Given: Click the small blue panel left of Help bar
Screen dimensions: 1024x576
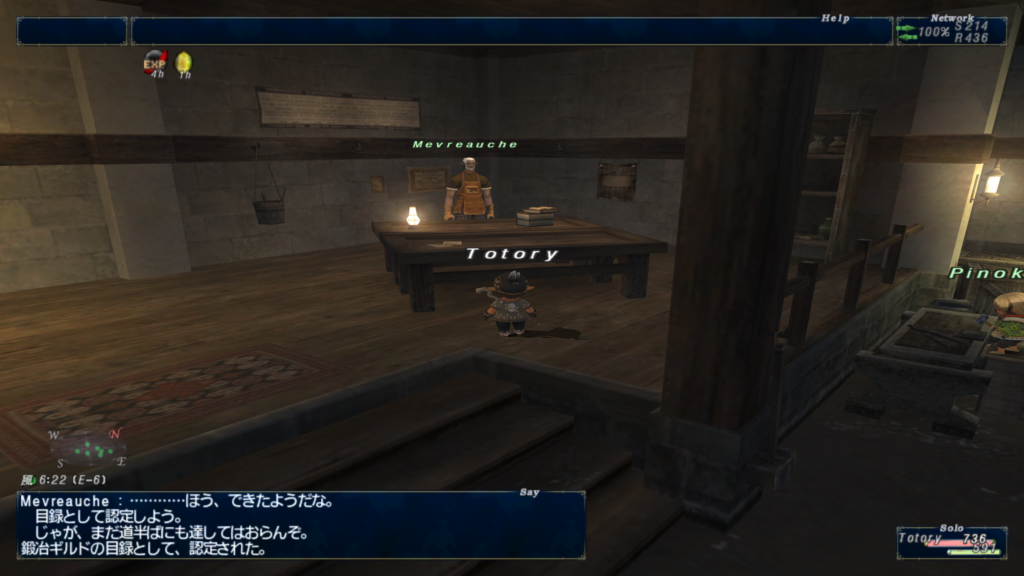Looking at the screenshot, I should tap(72, 31).
